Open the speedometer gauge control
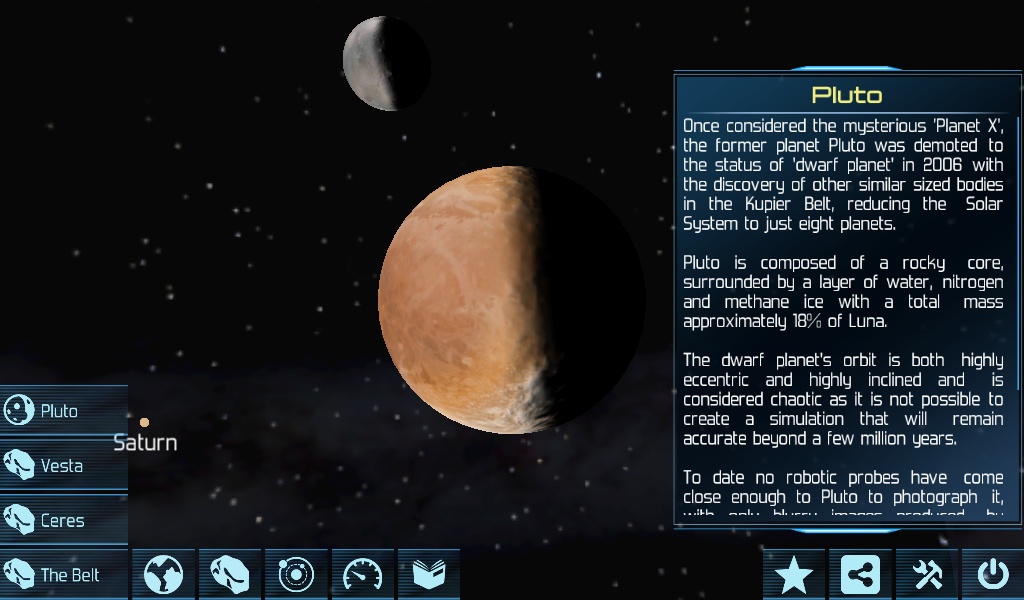 coord(362,575)
